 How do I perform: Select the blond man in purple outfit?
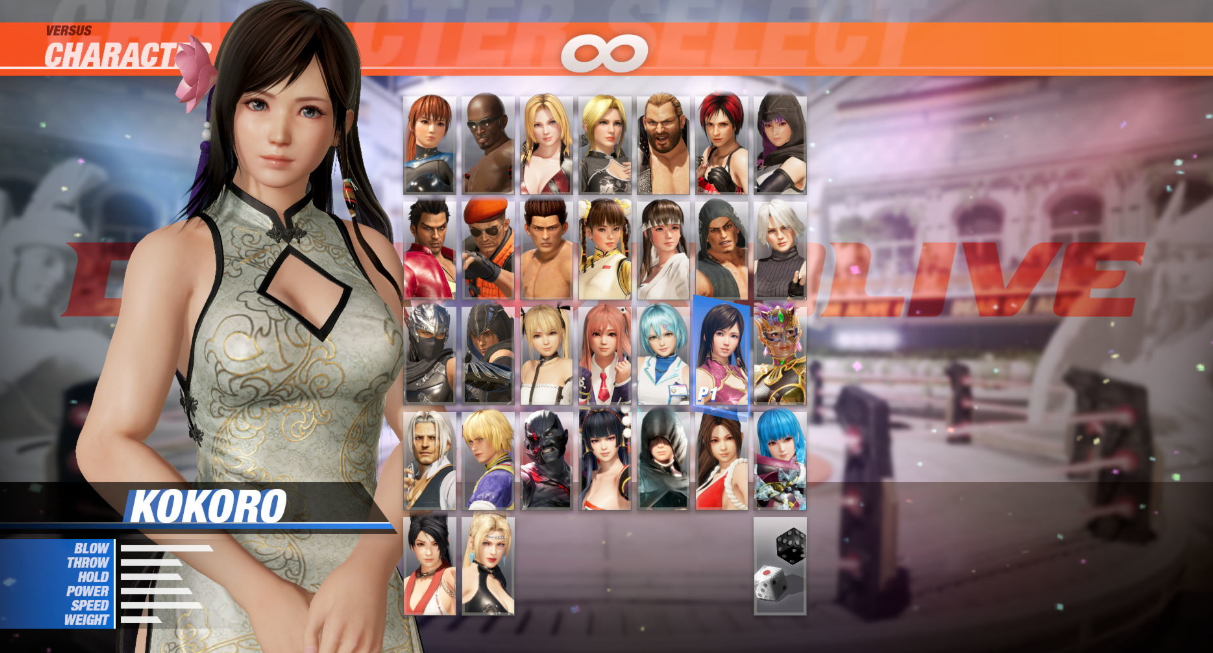488,459
